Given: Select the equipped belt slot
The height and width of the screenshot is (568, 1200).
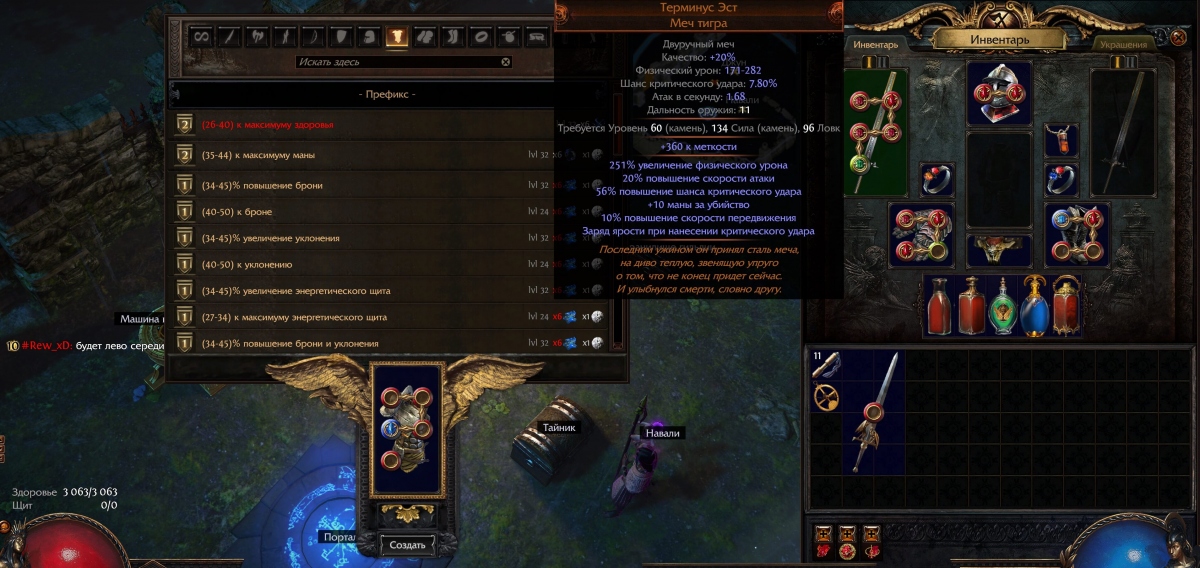Looking at the screenshot, I should 999,248.
